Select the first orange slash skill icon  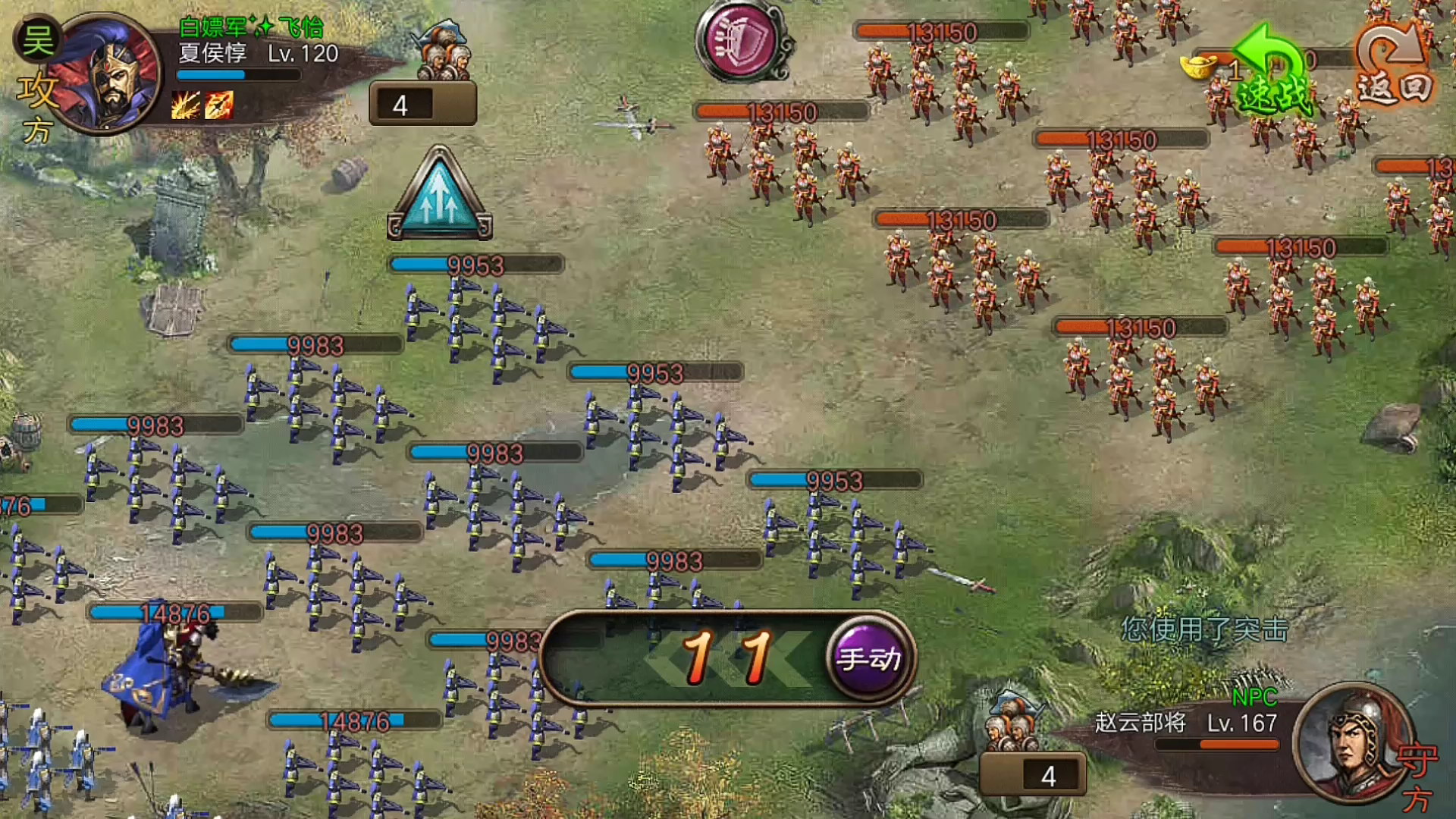pyautogui.click(x=185, y=105)
